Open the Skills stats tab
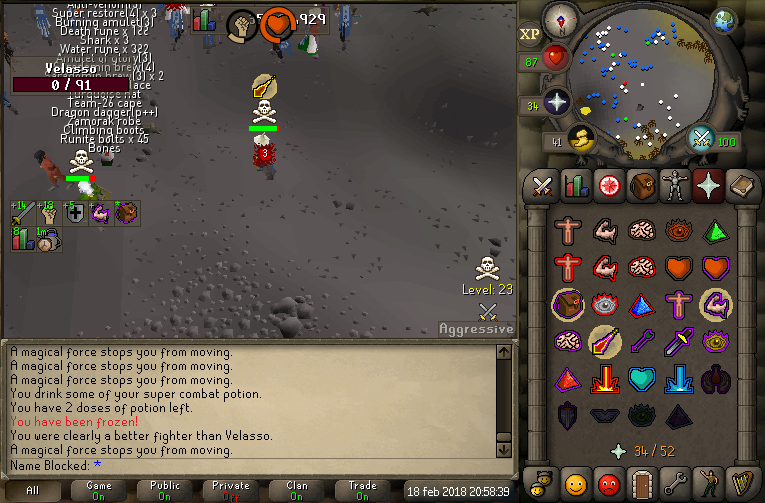This screenshot has width=765, height=503. coord(575,186)
